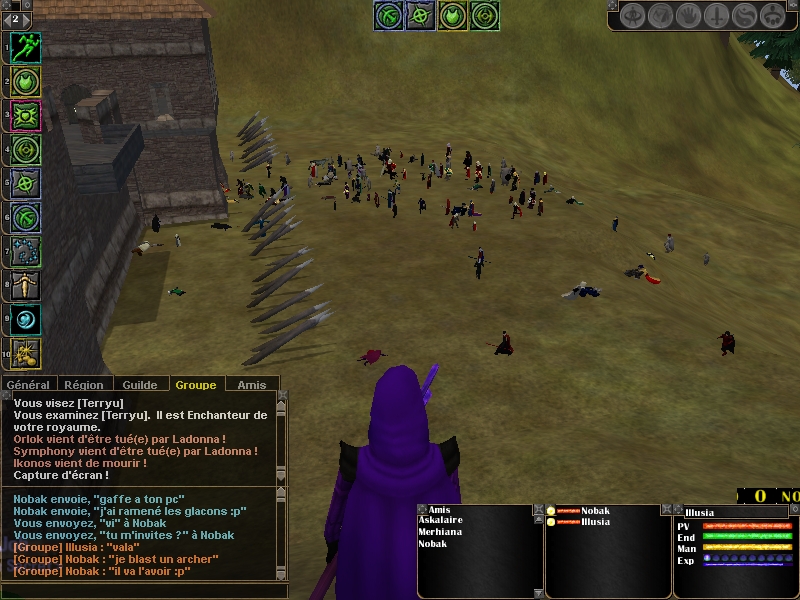Image resolution: width=800 pixels, height=600 pixels.
Task: Select the Groupe chat tab
Action: 195,384
